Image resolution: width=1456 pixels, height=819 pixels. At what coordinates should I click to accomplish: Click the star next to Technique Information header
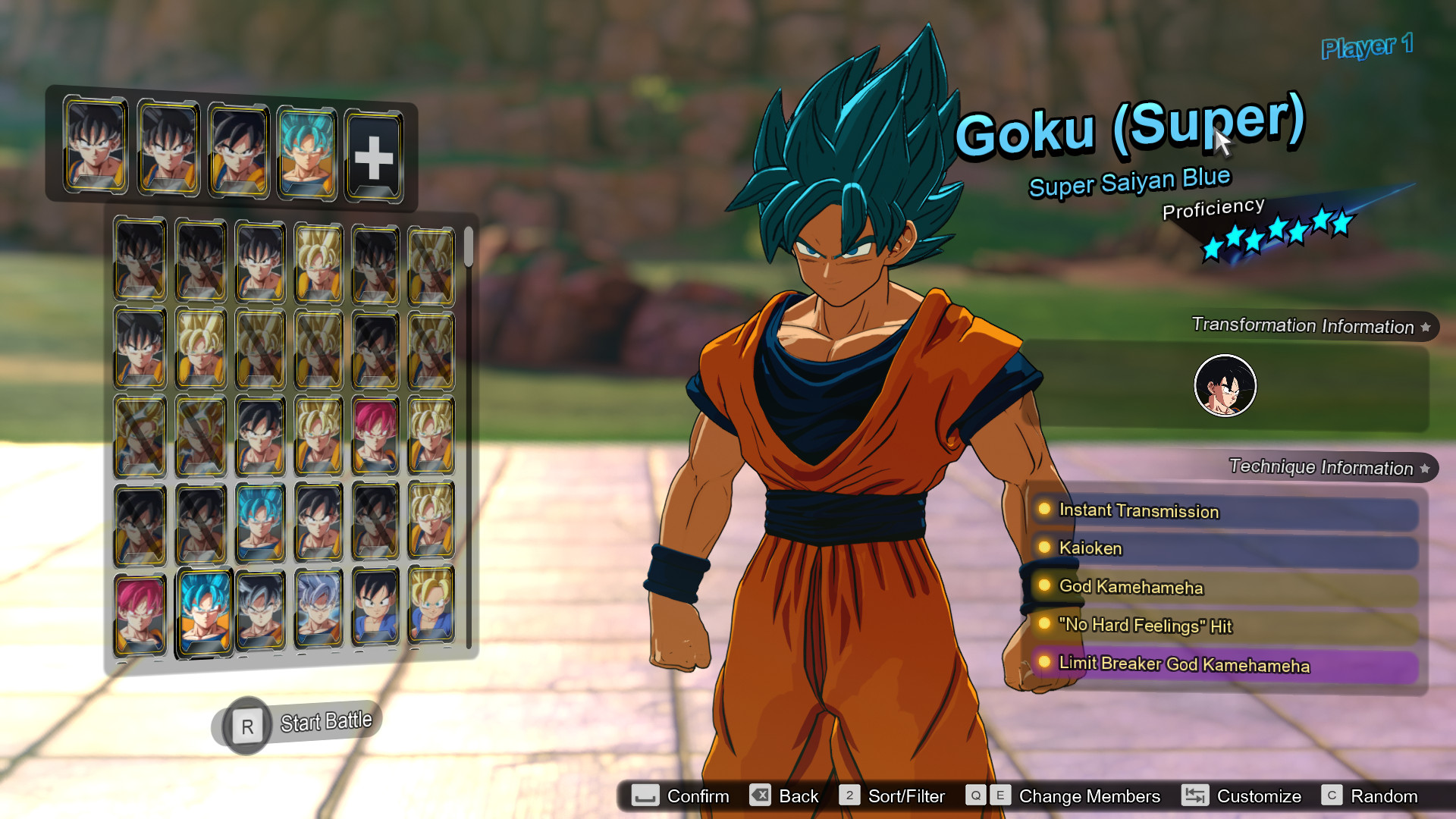click(x=1425, y=468)
